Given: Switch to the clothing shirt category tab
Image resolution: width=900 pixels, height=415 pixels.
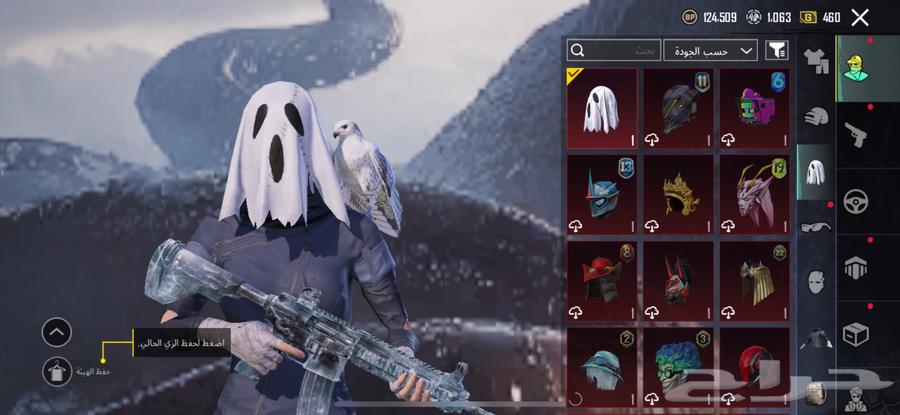Looking at the screenshot, I should [x=816, y=62].
